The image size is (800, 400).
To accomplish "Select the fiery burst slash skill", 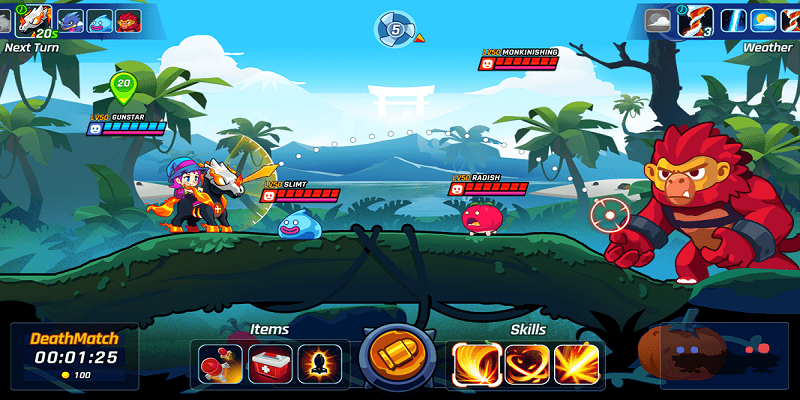I will click(577, 364).
